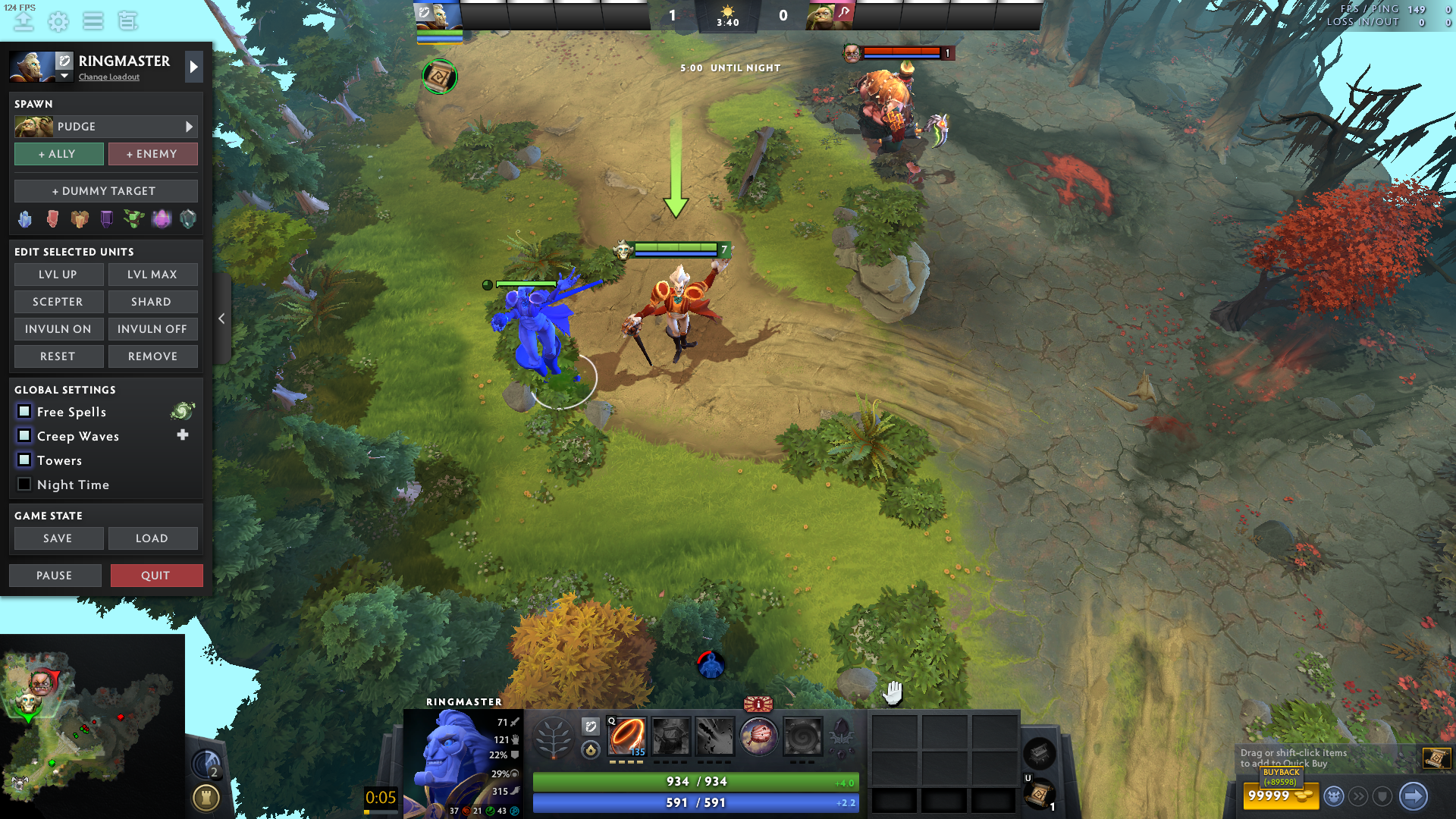Add a dummy target
This screenshot has height=819, width=1456.
click(x=105, y=191)
